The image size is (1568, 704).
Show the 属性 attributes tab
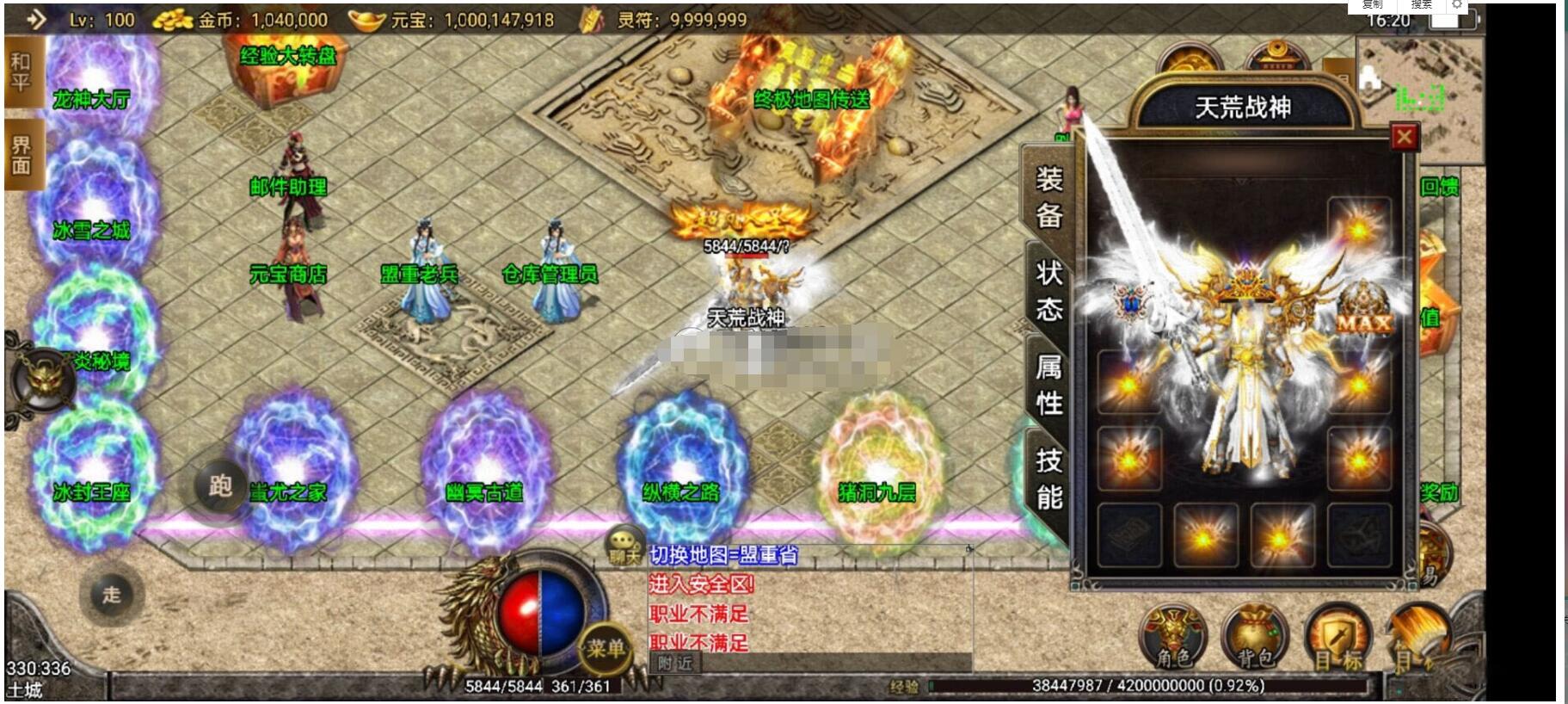[x=1048, y=385]
